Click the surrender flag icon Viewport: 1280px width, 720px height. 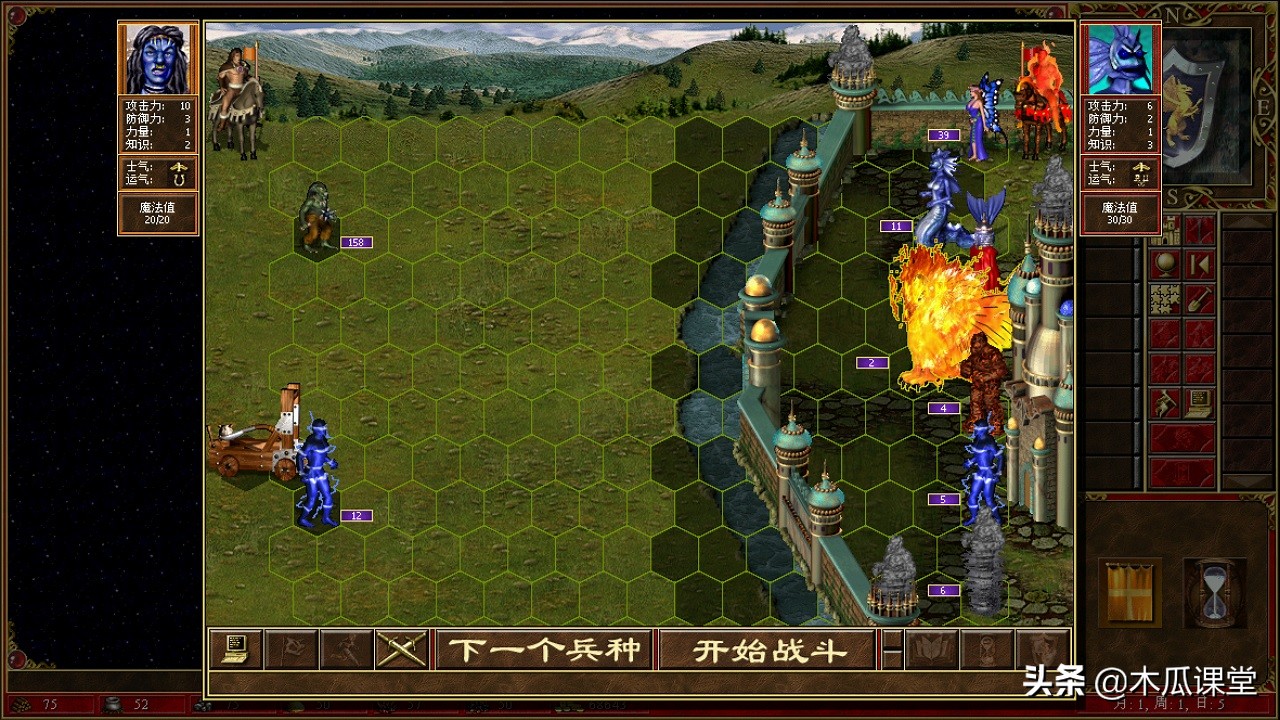(290, 648)
